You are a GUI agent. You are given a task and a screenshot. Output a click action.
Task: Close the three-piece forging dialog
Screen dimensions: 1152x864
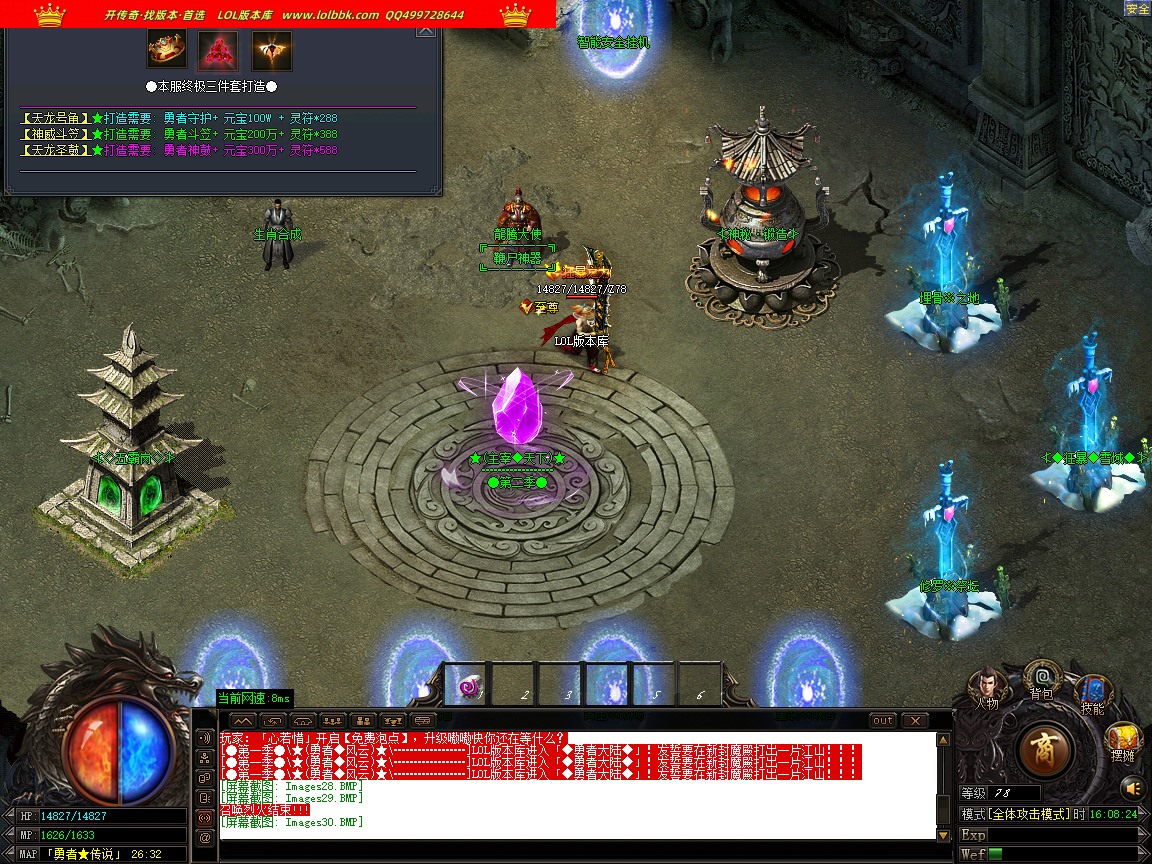426,30
